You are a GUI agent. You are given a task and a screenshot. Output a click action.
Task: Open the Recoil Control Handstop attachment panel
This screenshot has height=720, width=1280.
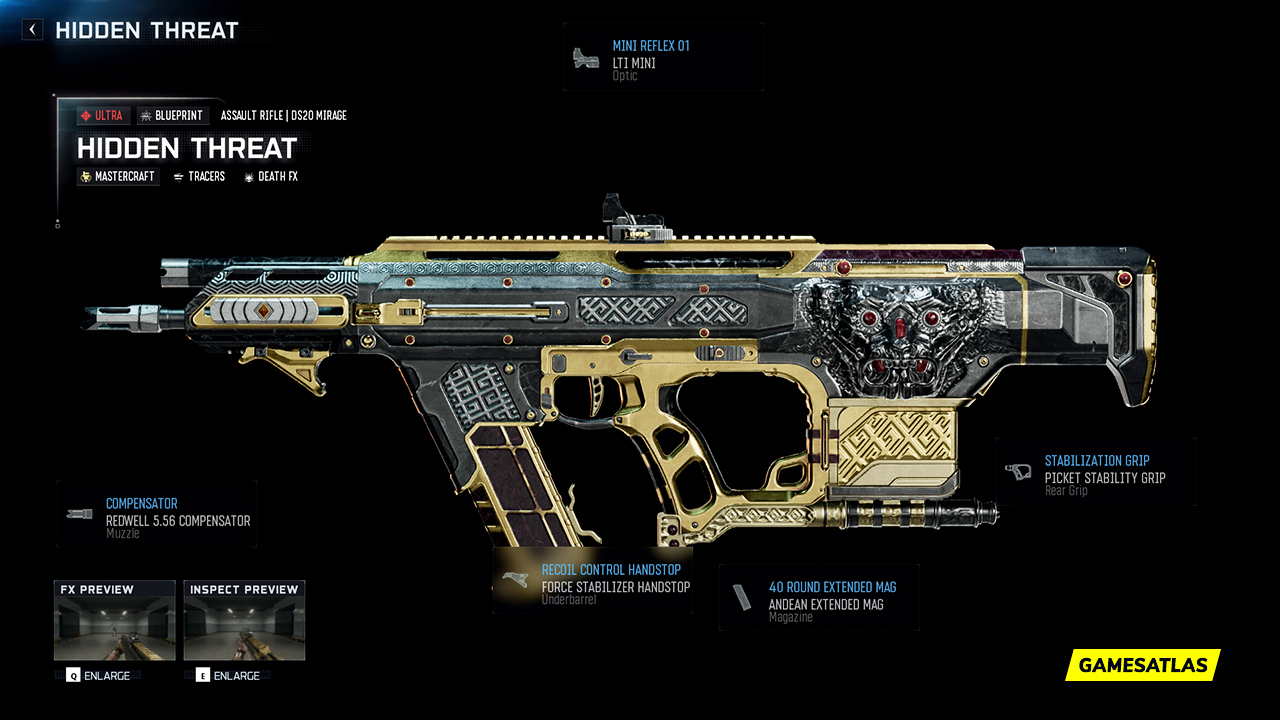tap(592, 580)
